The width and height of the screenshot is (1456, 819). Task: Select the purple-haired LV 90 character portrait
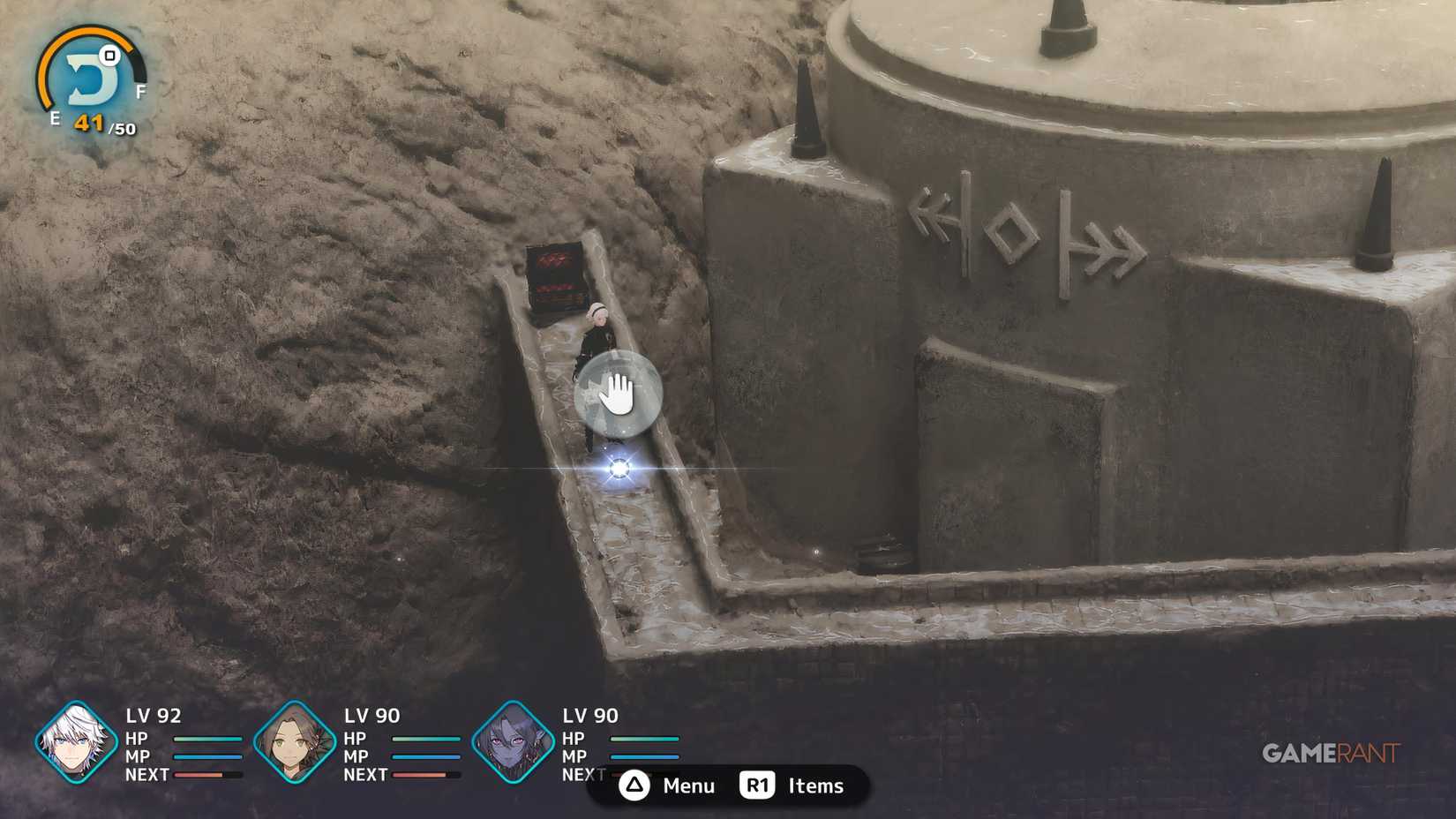tap(514, 746)
